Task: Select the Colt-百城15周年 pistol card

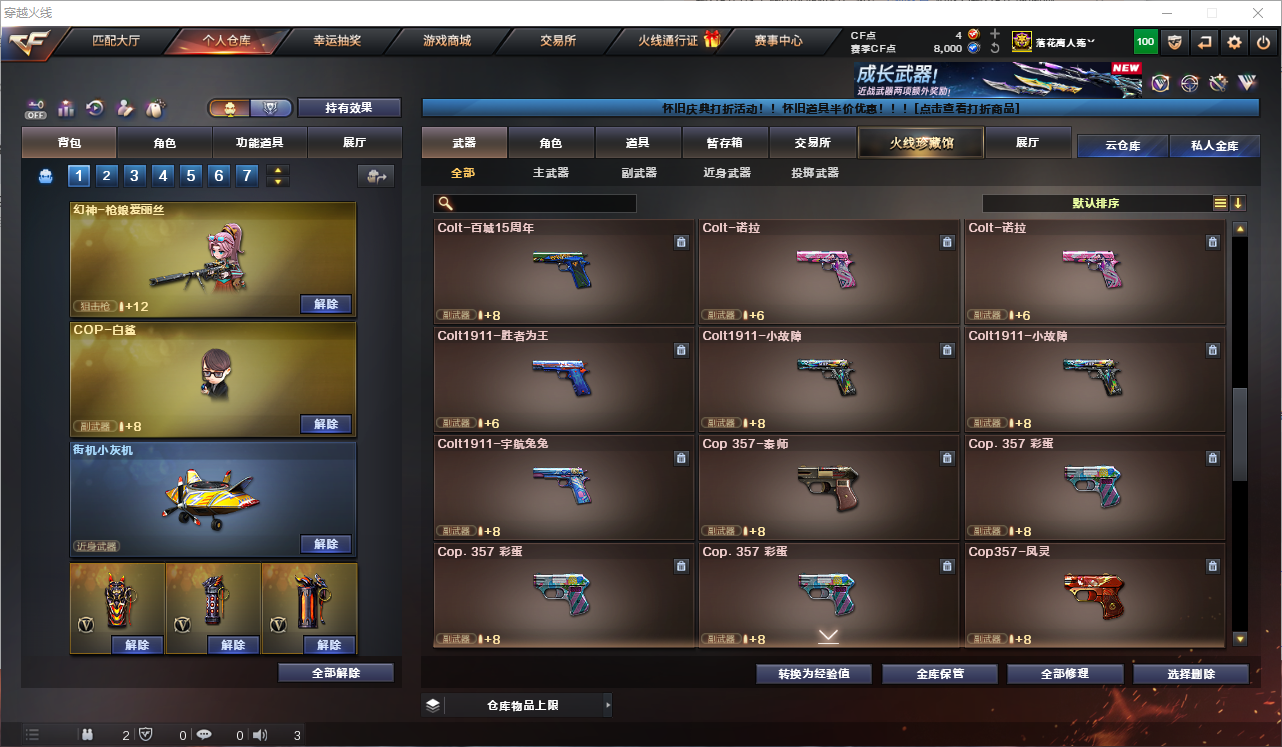Action: [x=564, y=272]
